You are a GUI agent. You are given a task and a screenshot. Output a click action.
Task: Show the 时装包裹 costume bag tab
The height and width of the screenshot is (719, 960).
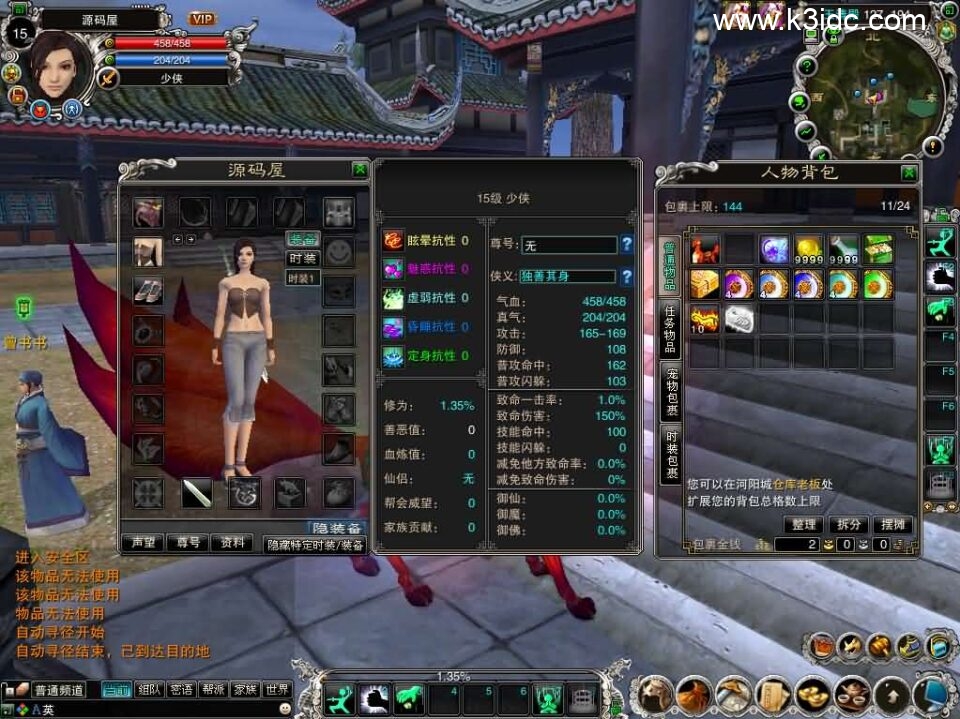tap(670, 454)
